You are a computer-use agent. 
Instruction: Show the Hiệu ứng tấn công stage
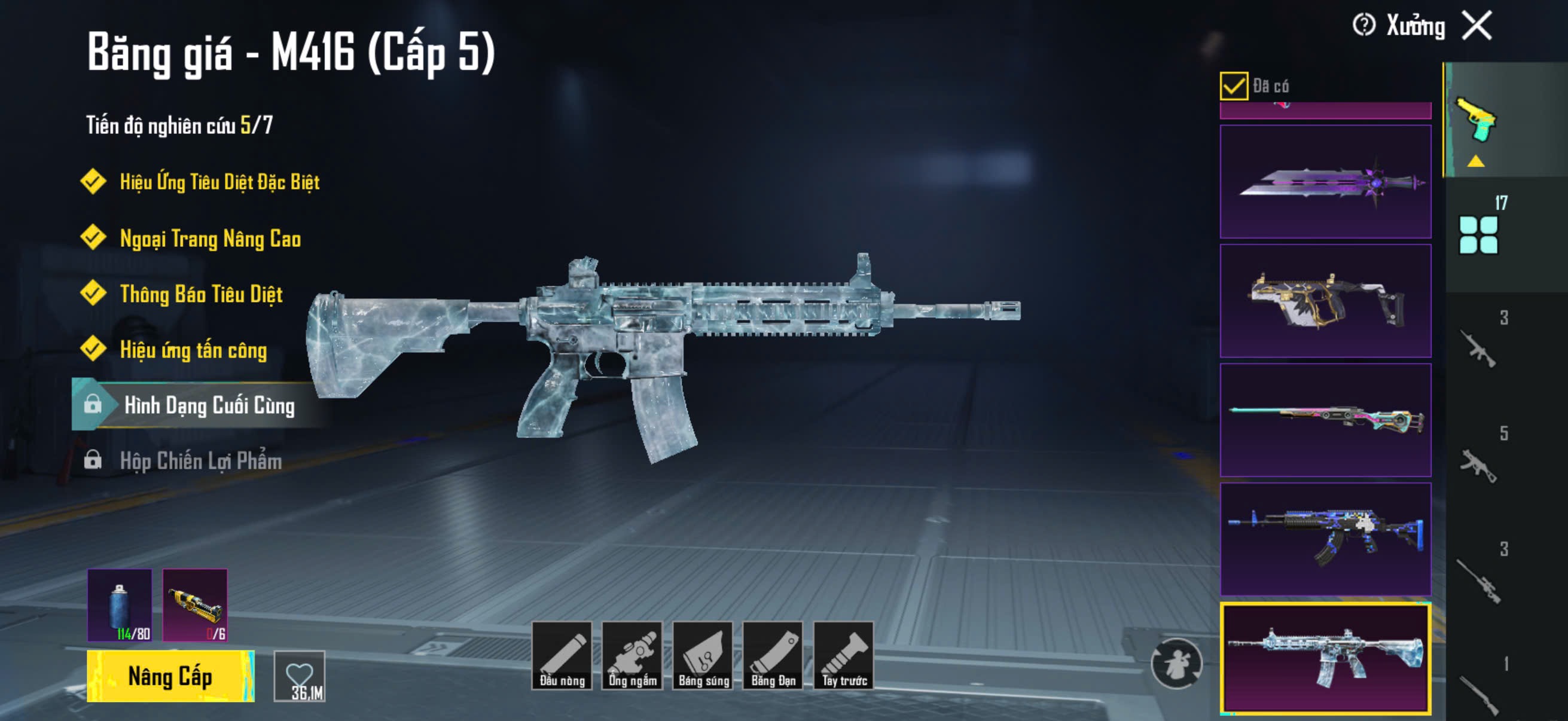(x=193, y=350)
